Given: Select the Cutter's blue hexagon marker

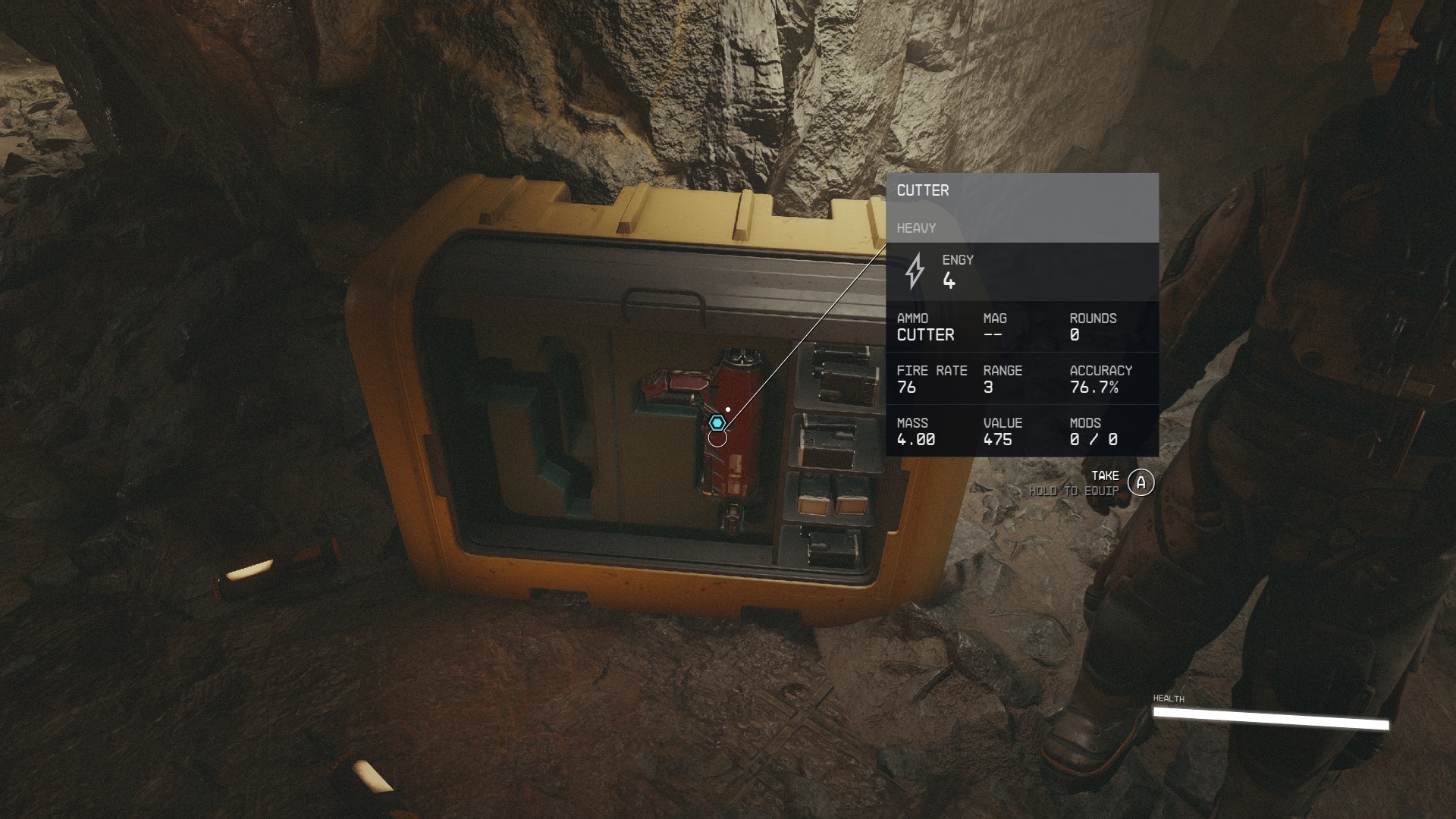Looking at the screenshot, I should coord(717,422).
